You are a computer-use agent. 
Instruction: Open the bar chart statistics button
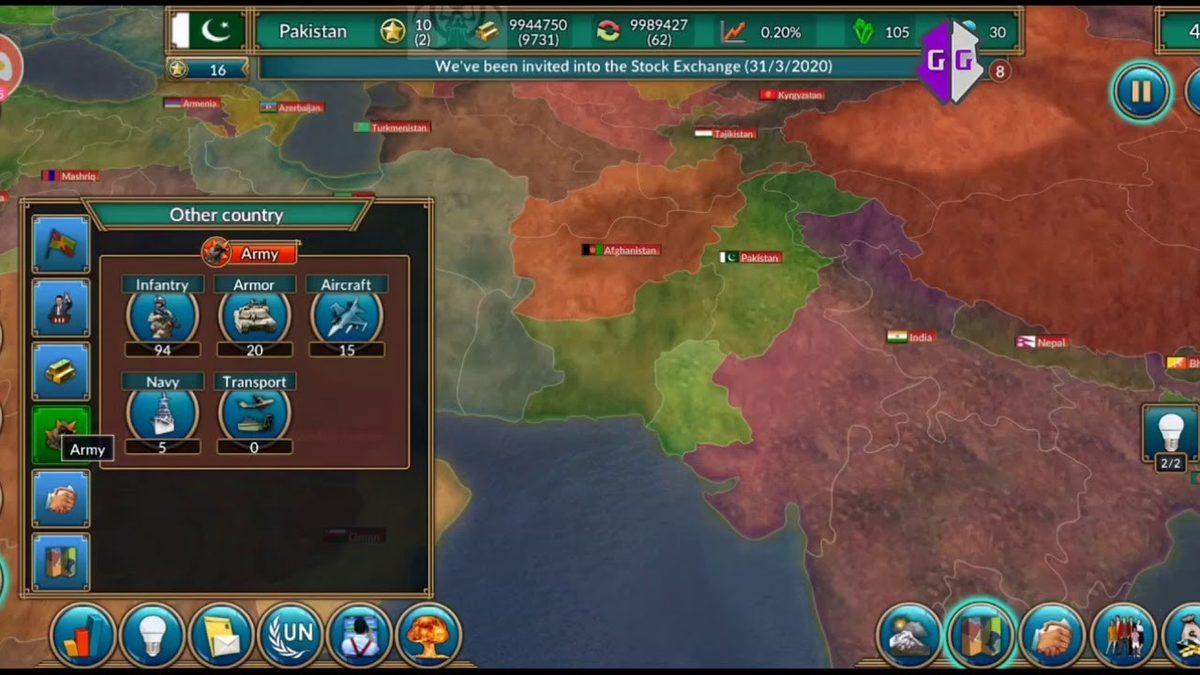click(x=84, y=636)
